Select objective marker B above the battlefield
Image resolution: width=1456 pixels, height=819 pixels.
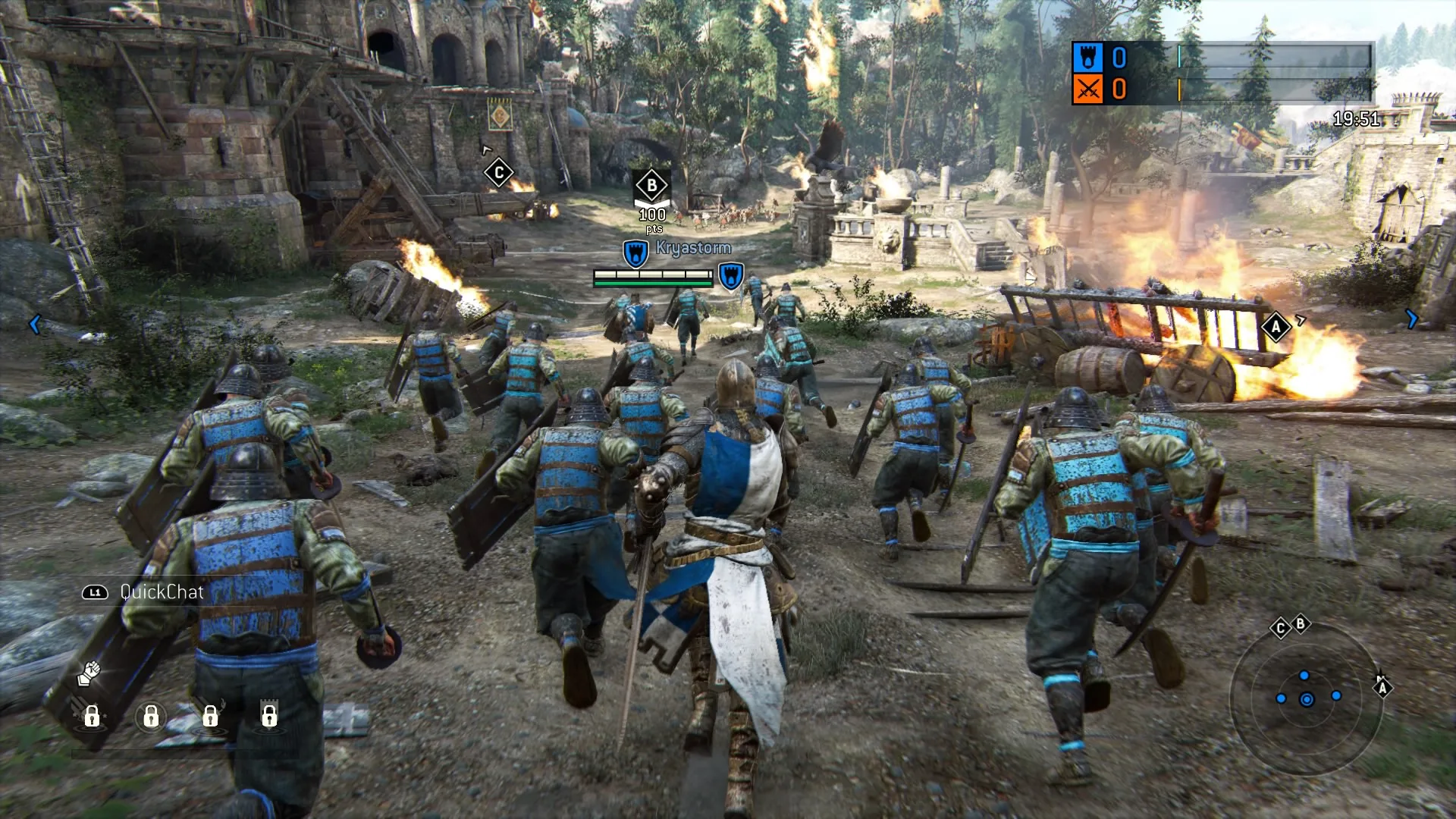(651, 184)
